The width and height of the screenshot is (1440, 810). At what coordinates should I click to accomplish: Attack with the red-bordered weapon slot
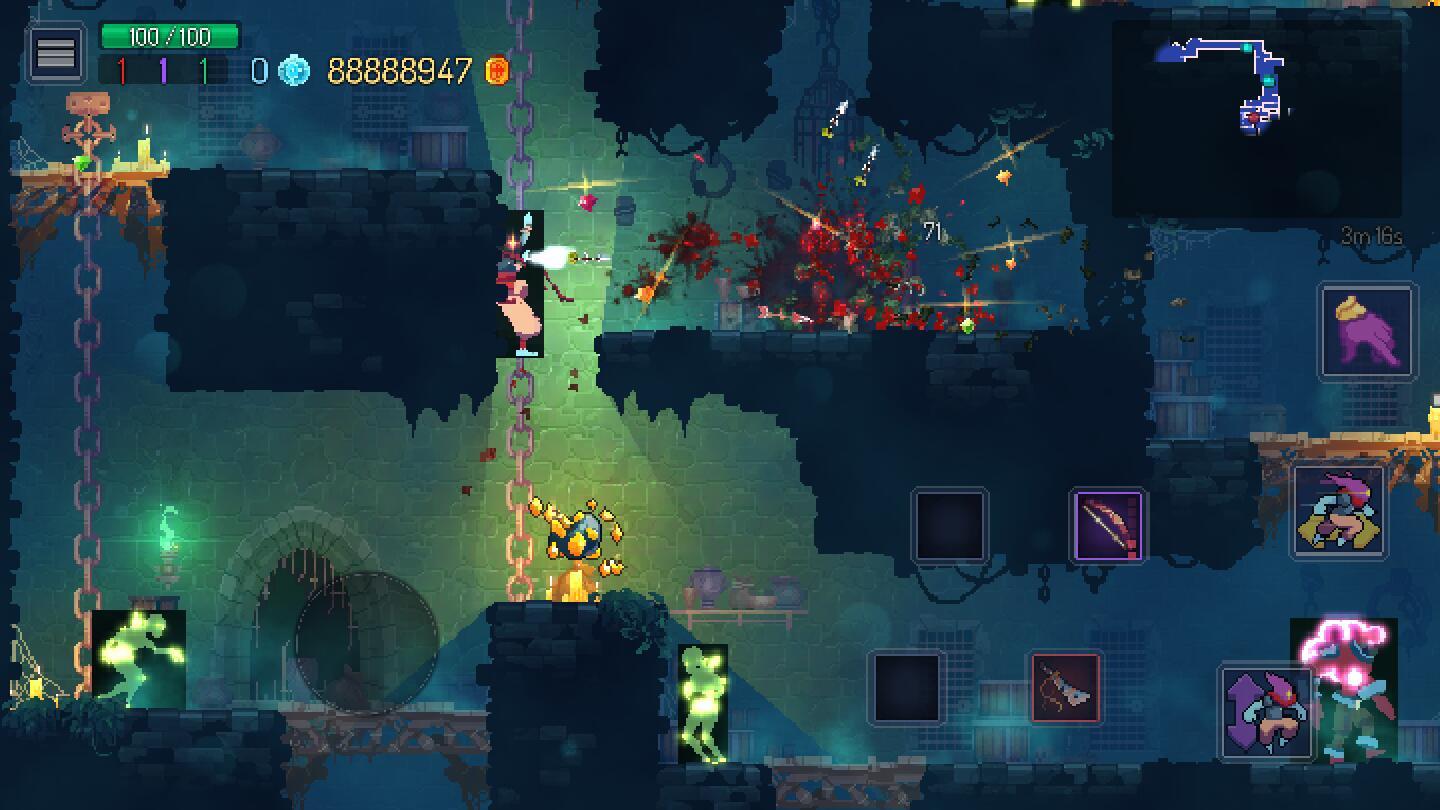tap(1066, 687)
